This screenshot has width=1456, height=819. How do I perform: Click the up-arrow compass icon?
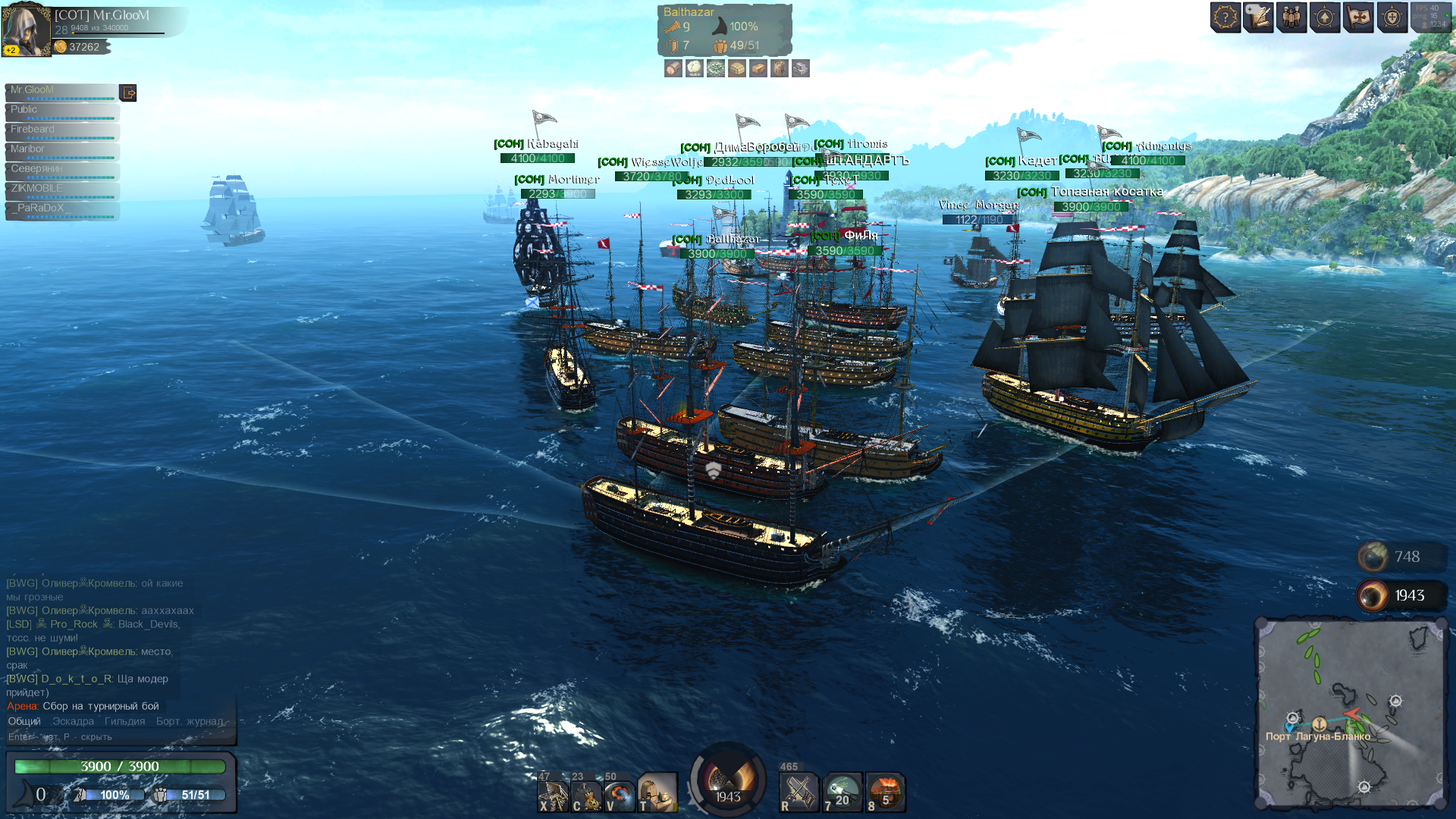pyautogui.click(x=1325, y=17)
